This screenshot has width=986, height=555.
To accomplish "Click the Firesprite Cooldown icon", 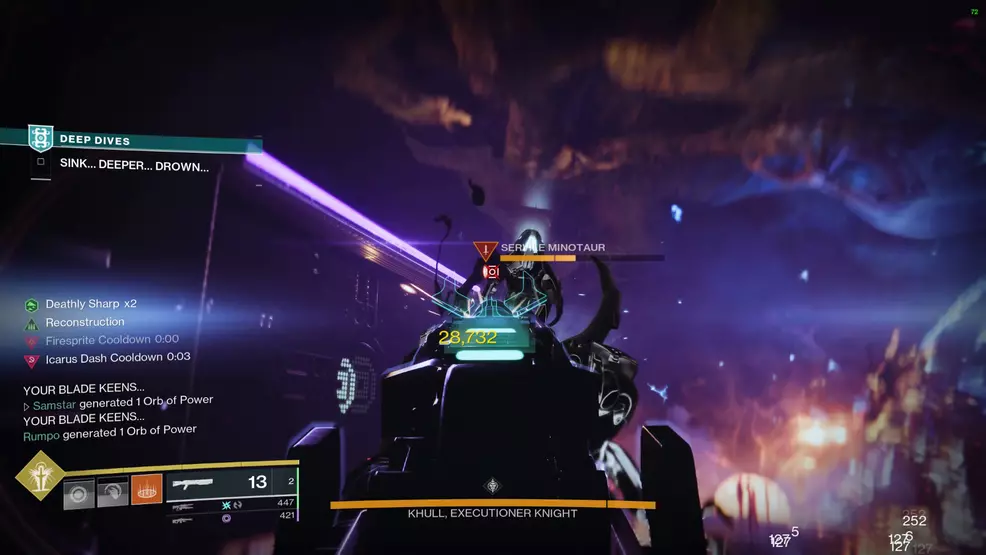I will [x=31, y=340].
